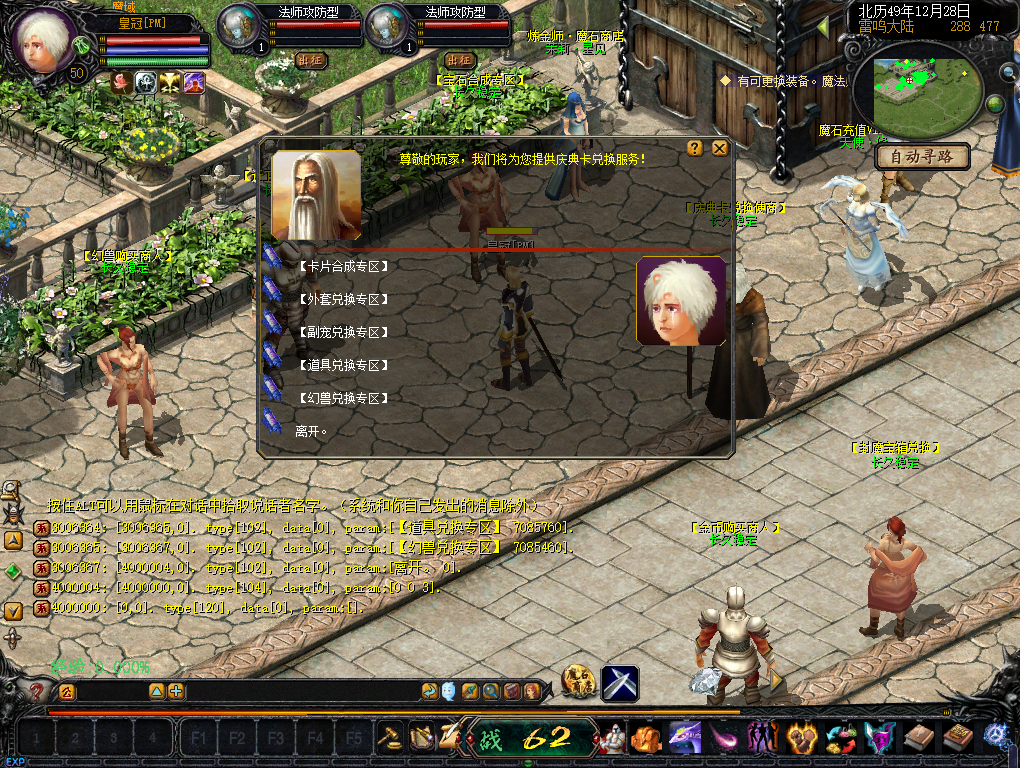Viewport: 1020px width, 768px height.
Task: Open the spellbook icon on the bottom bar
Action: pyautogui.click(x=957, y=739)
